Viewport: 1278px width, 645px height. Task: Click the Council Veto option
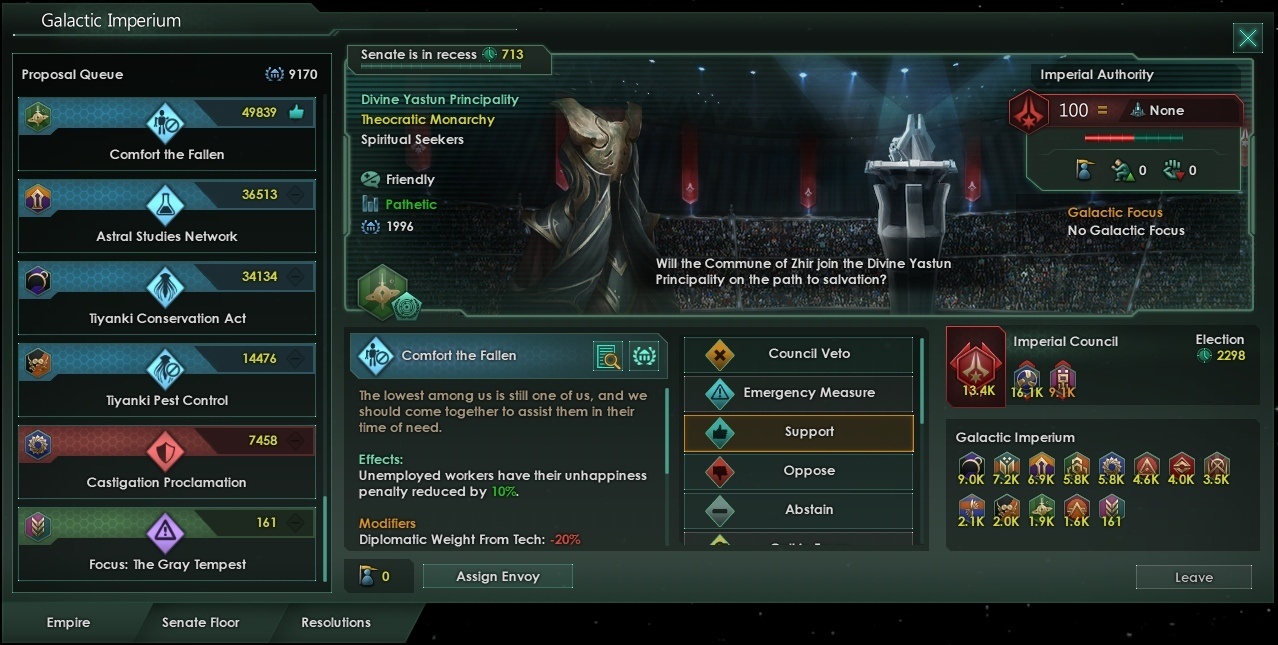798,354
